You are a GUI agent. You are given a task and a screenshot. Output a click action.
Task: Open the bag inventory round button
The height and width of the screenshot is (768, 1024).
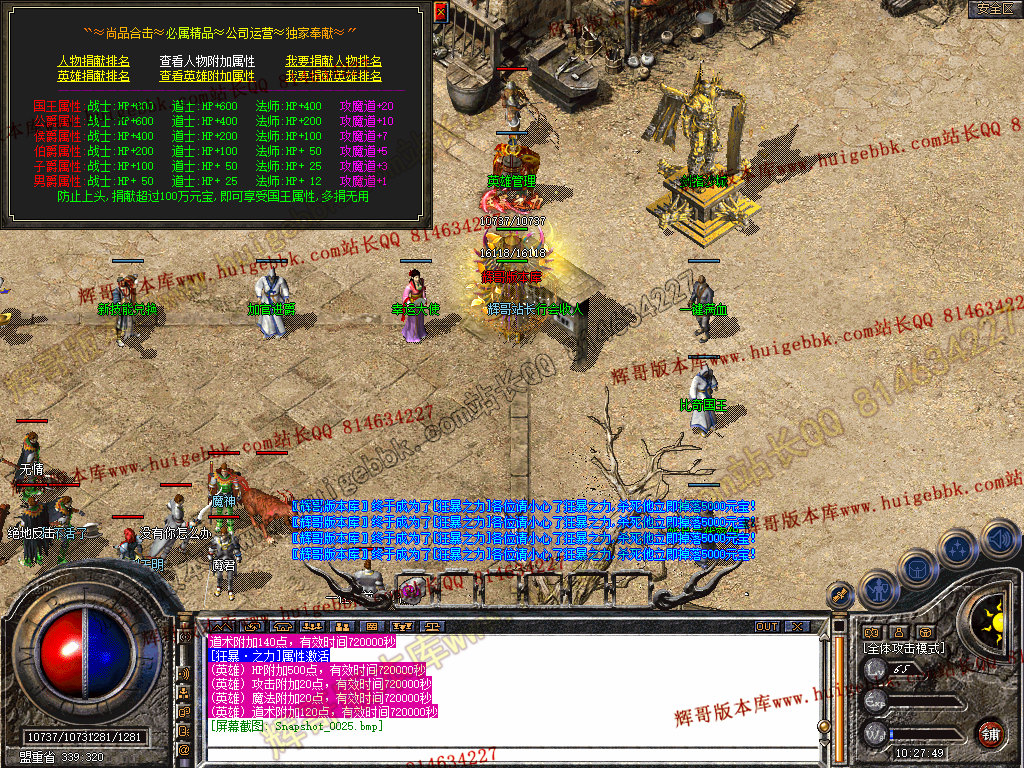click(918, 569)
